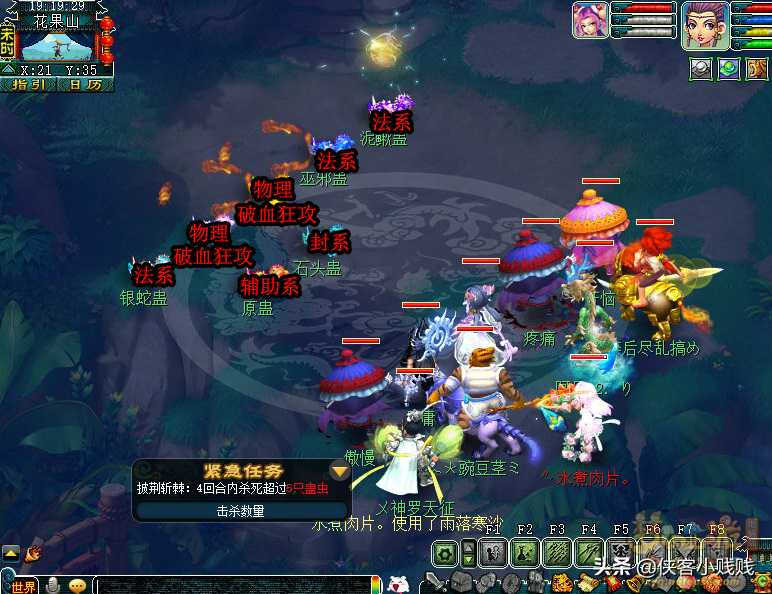Click the golden lion buff icon
The height and width of the screenshot is (594, 772).
tap(755, 69)
